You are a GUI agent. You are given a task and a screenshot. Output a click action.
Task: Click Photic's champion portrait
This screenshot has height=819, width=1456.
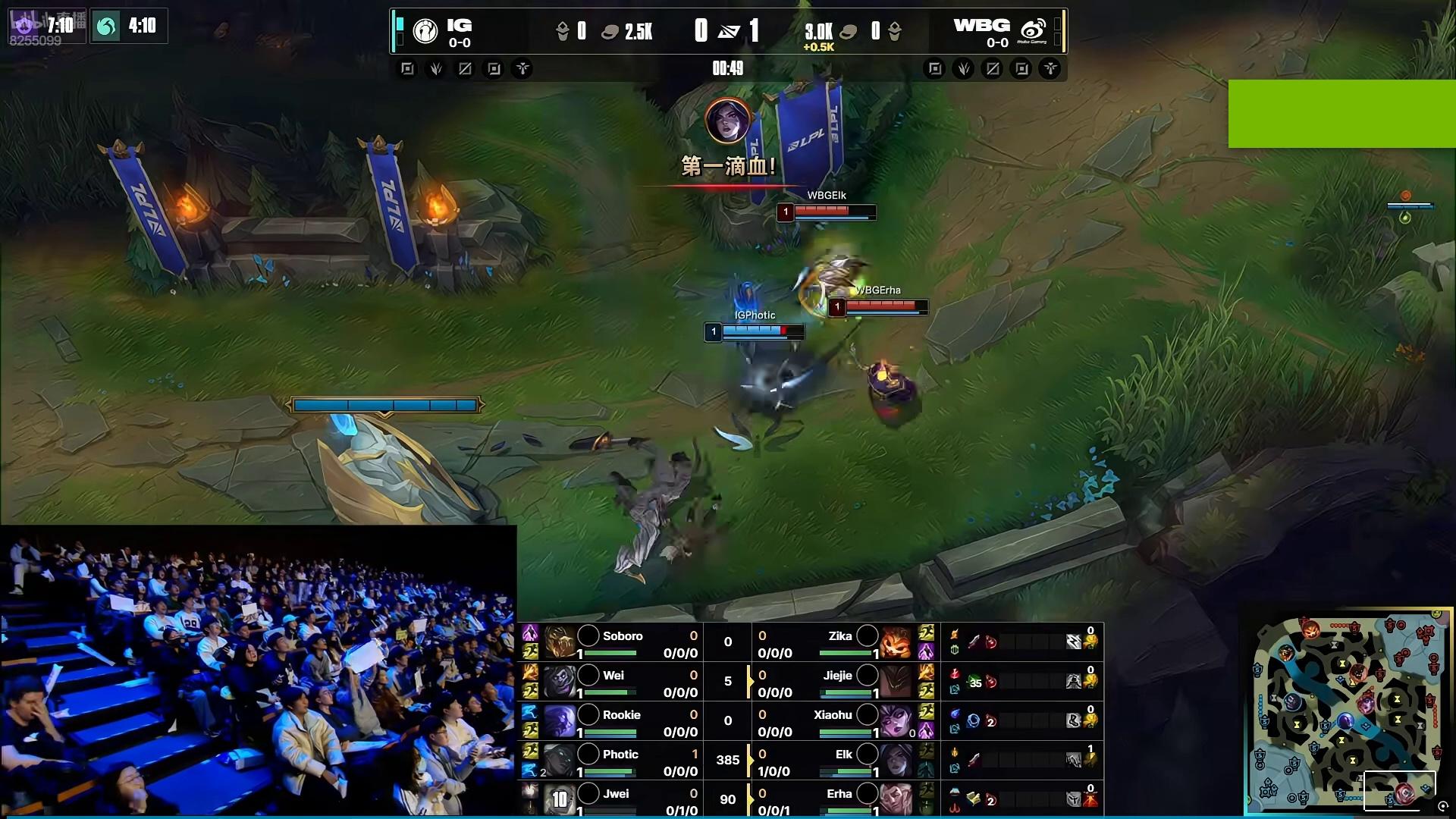point(560,761)
